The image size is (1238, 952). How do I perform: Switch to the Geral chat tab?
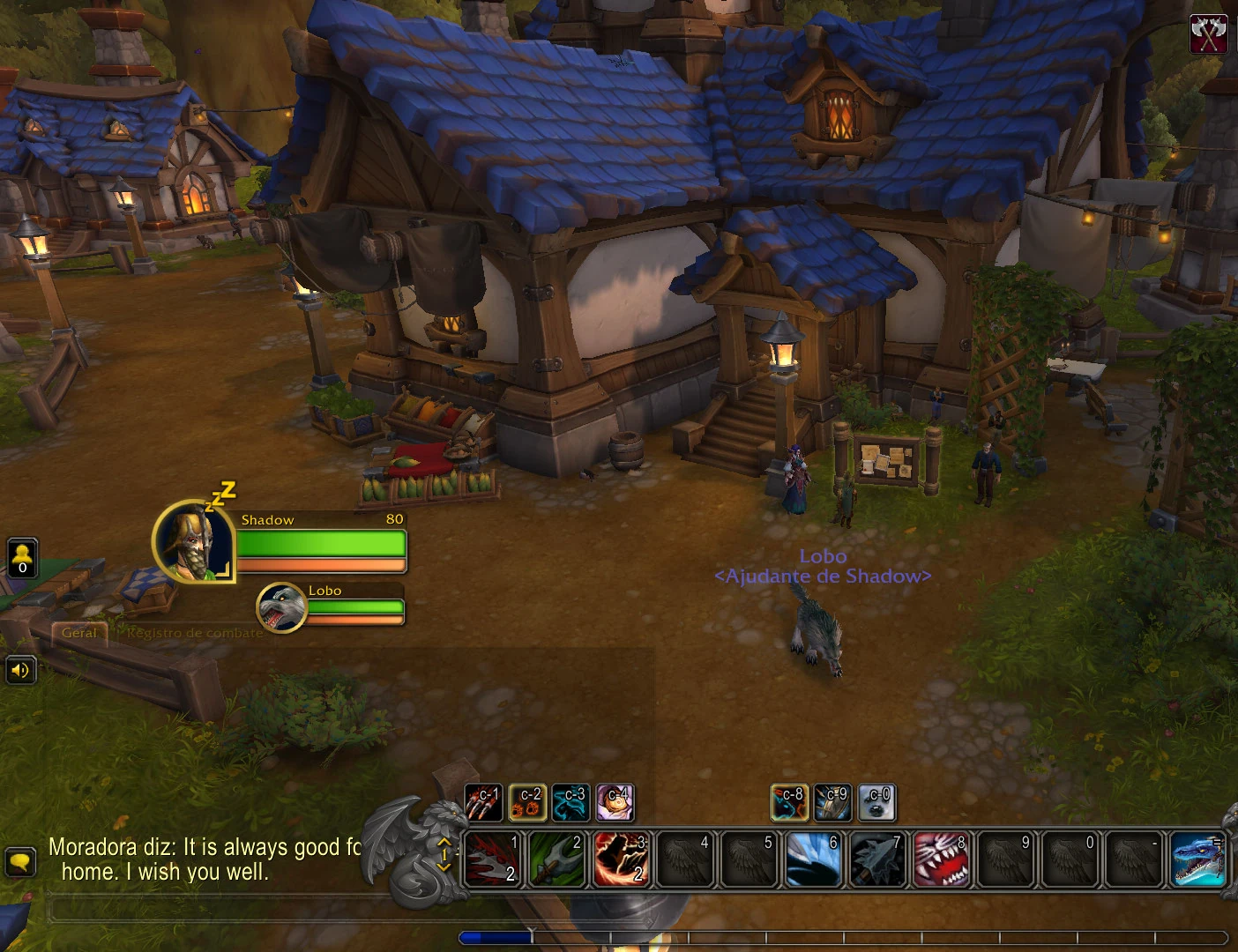tap(78, 632)
